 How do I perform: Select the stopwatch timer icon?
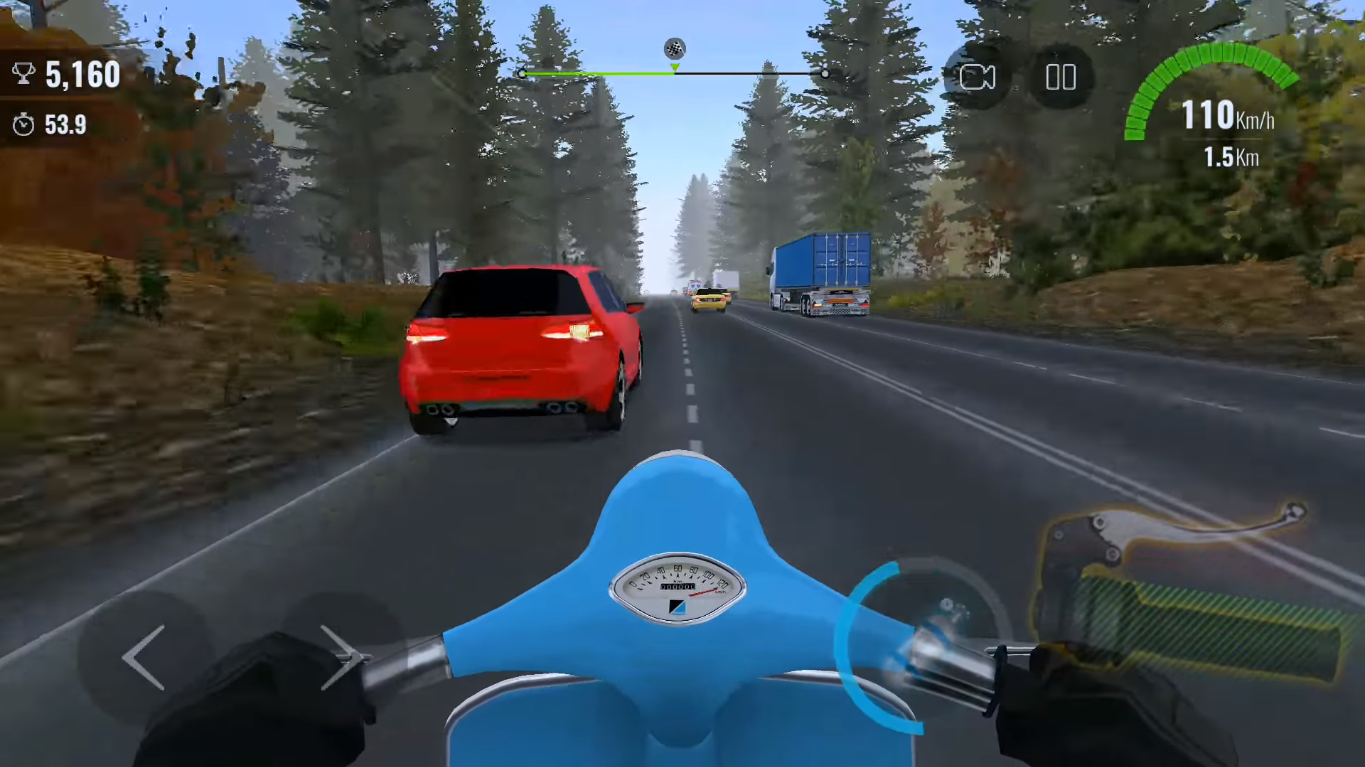[22, 124]
